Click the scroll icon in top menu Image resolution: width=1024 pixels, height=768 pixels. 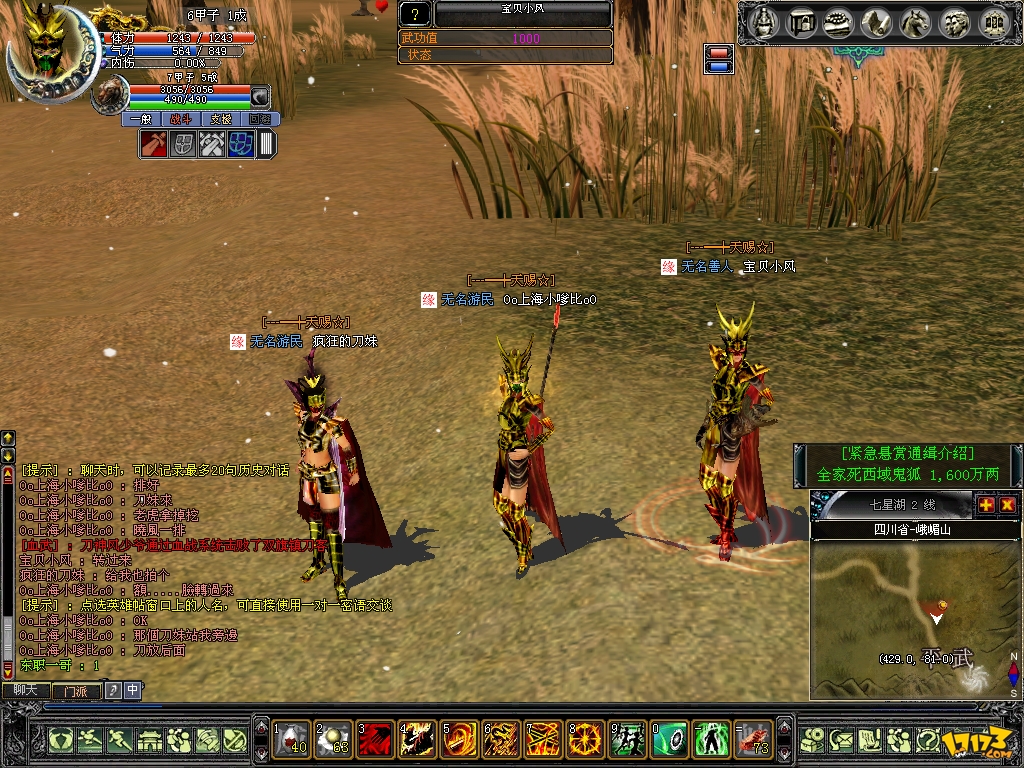pyautogui.click(x=878, y=21)
